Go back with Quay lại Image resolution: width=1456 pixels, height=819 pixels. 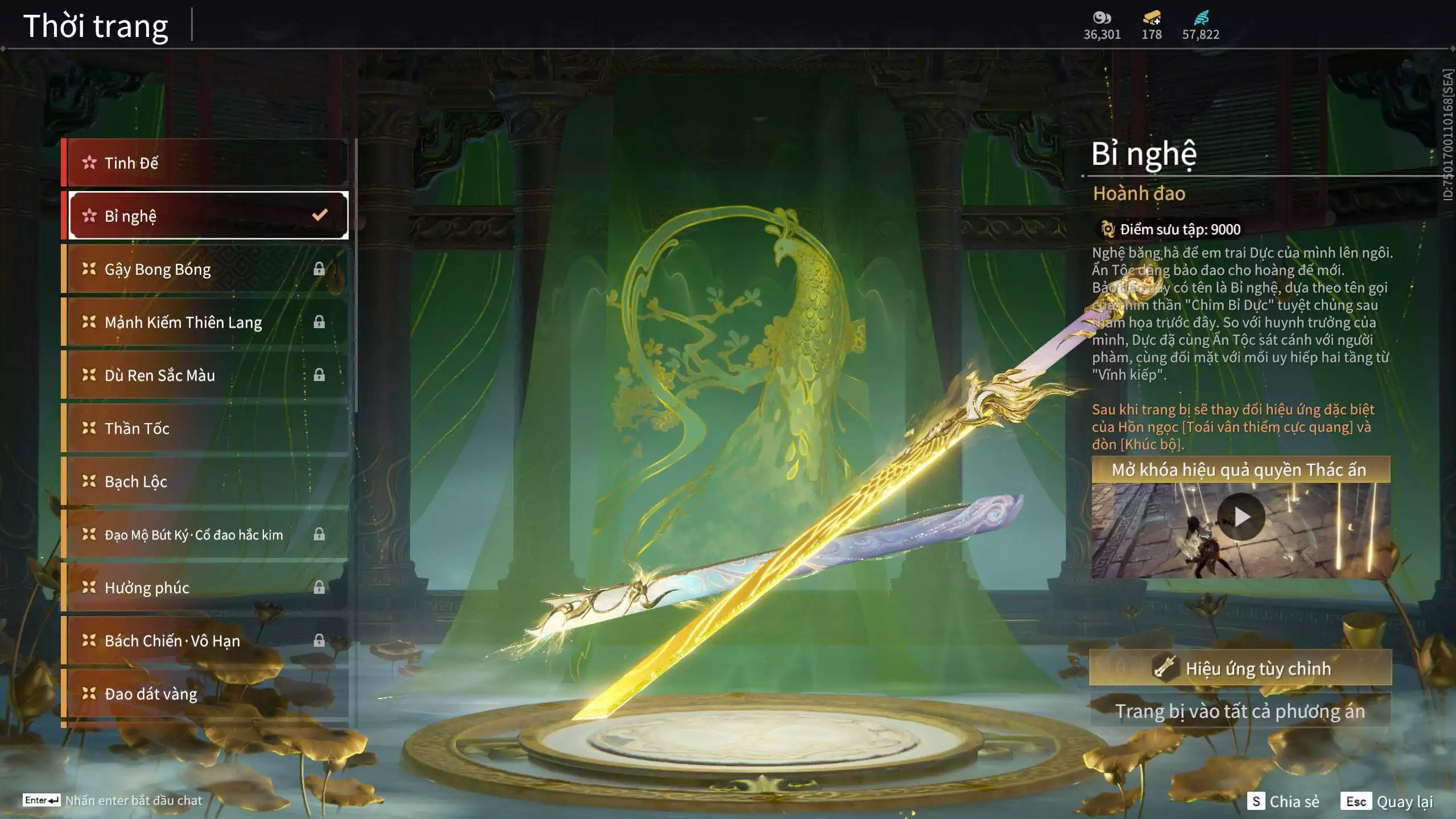(1388, 801)
